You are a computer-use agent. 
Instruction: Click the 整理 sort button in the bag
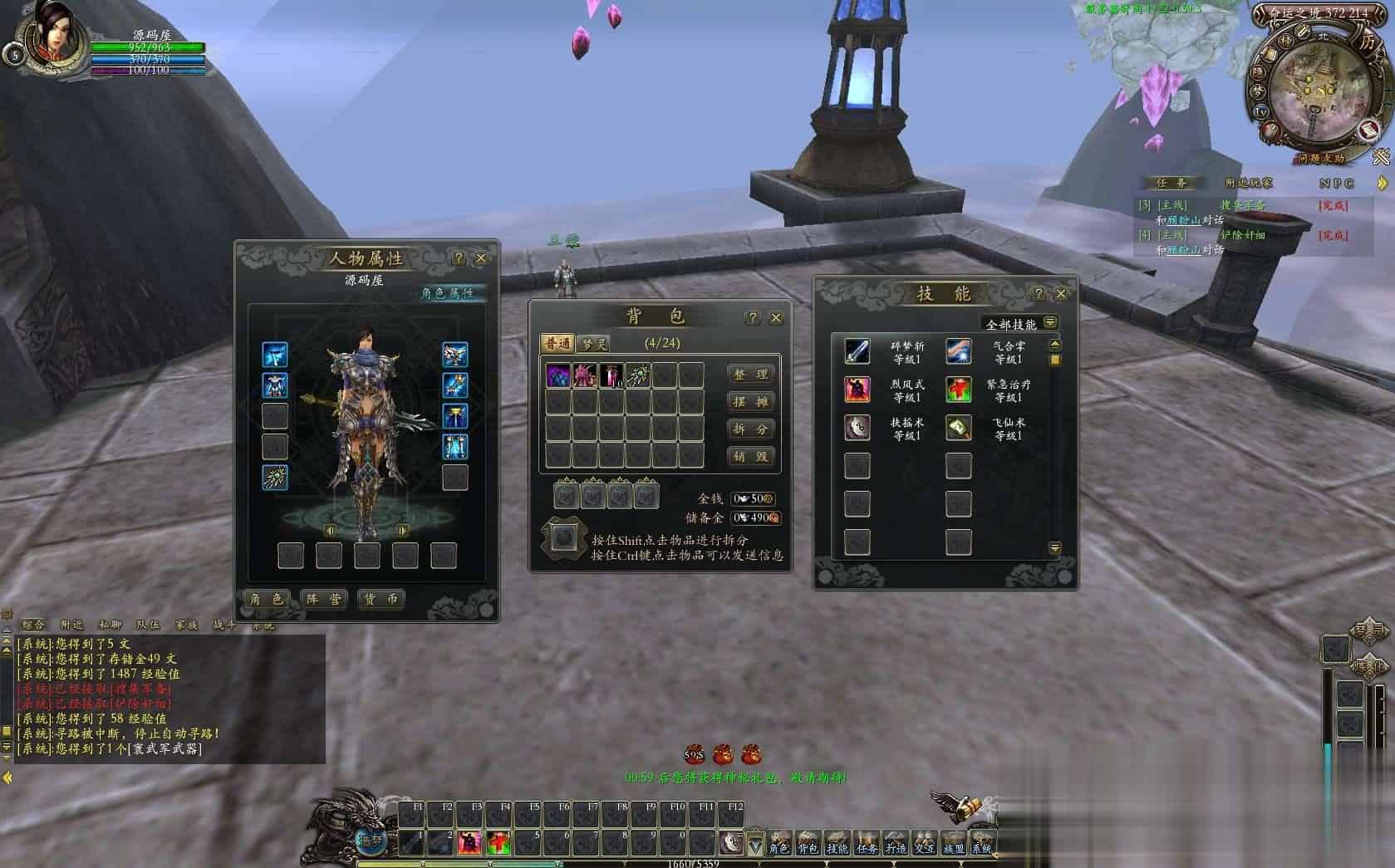[x=750, y=375]
